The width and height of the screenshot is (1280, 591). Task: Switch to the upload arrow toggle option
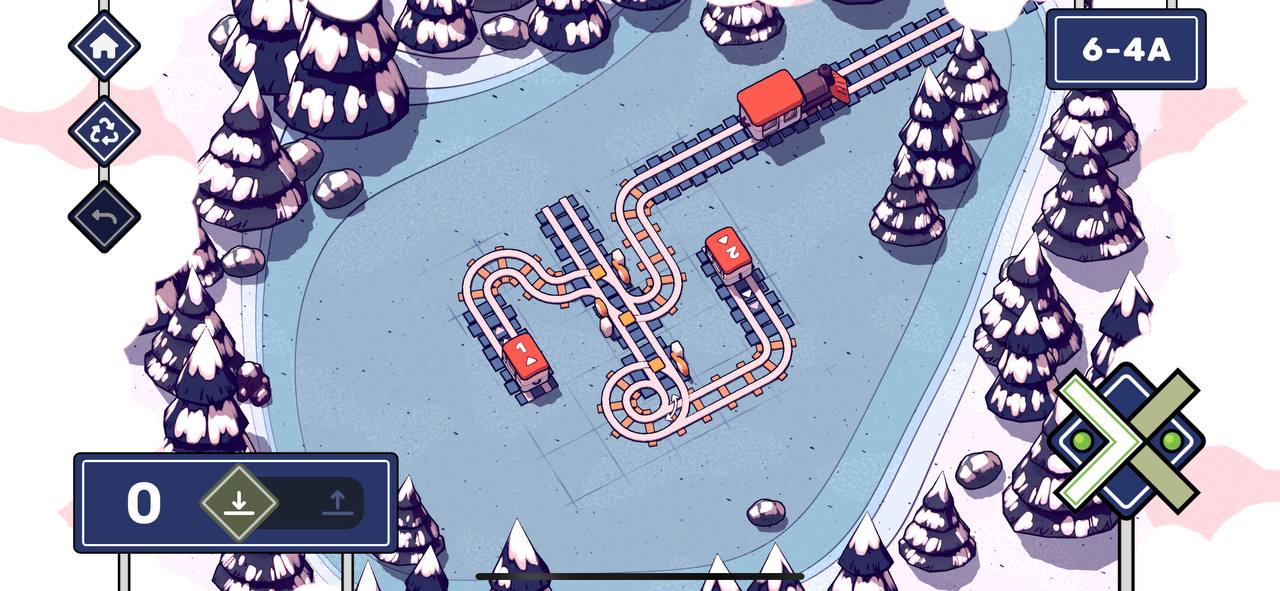coord(337,502)
